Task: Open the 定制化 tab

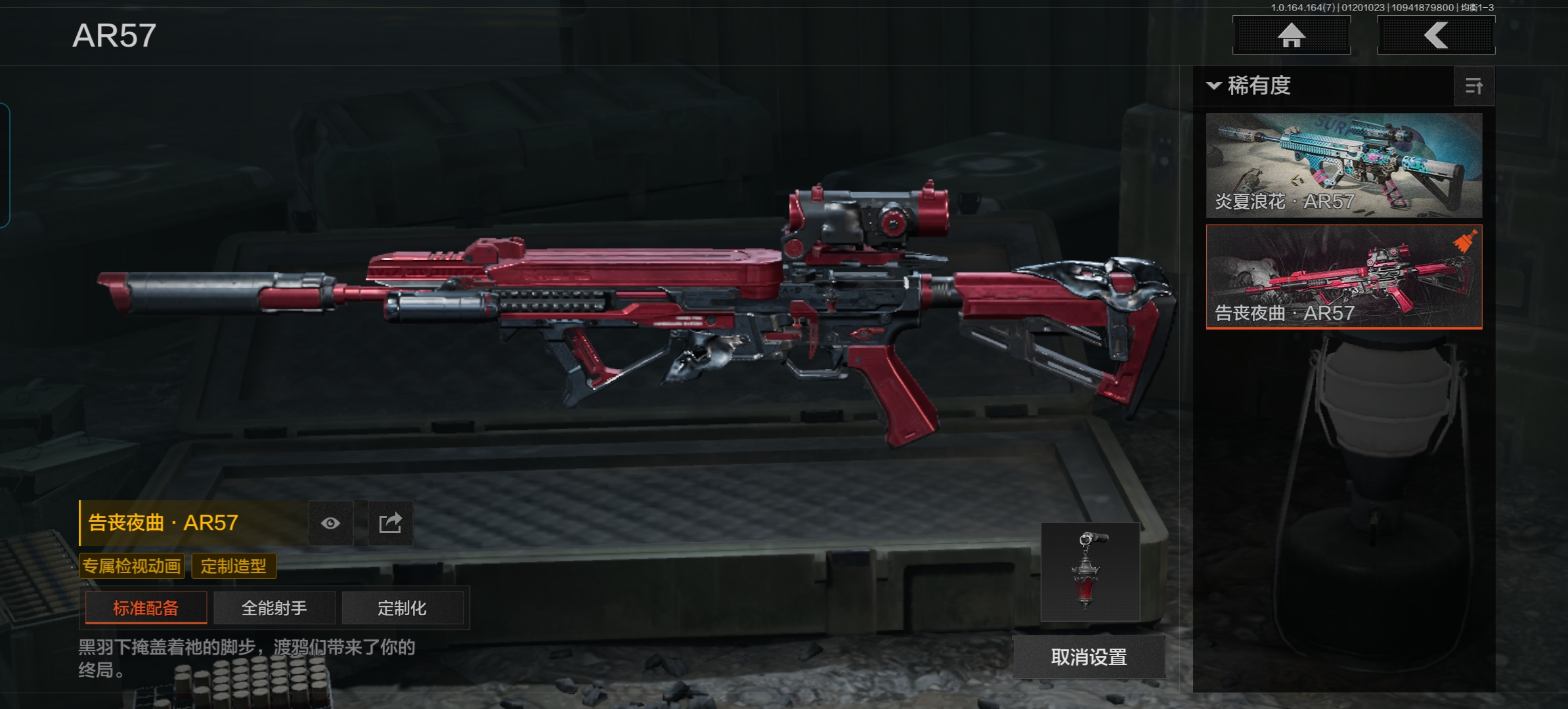Action: click(402, 608)
